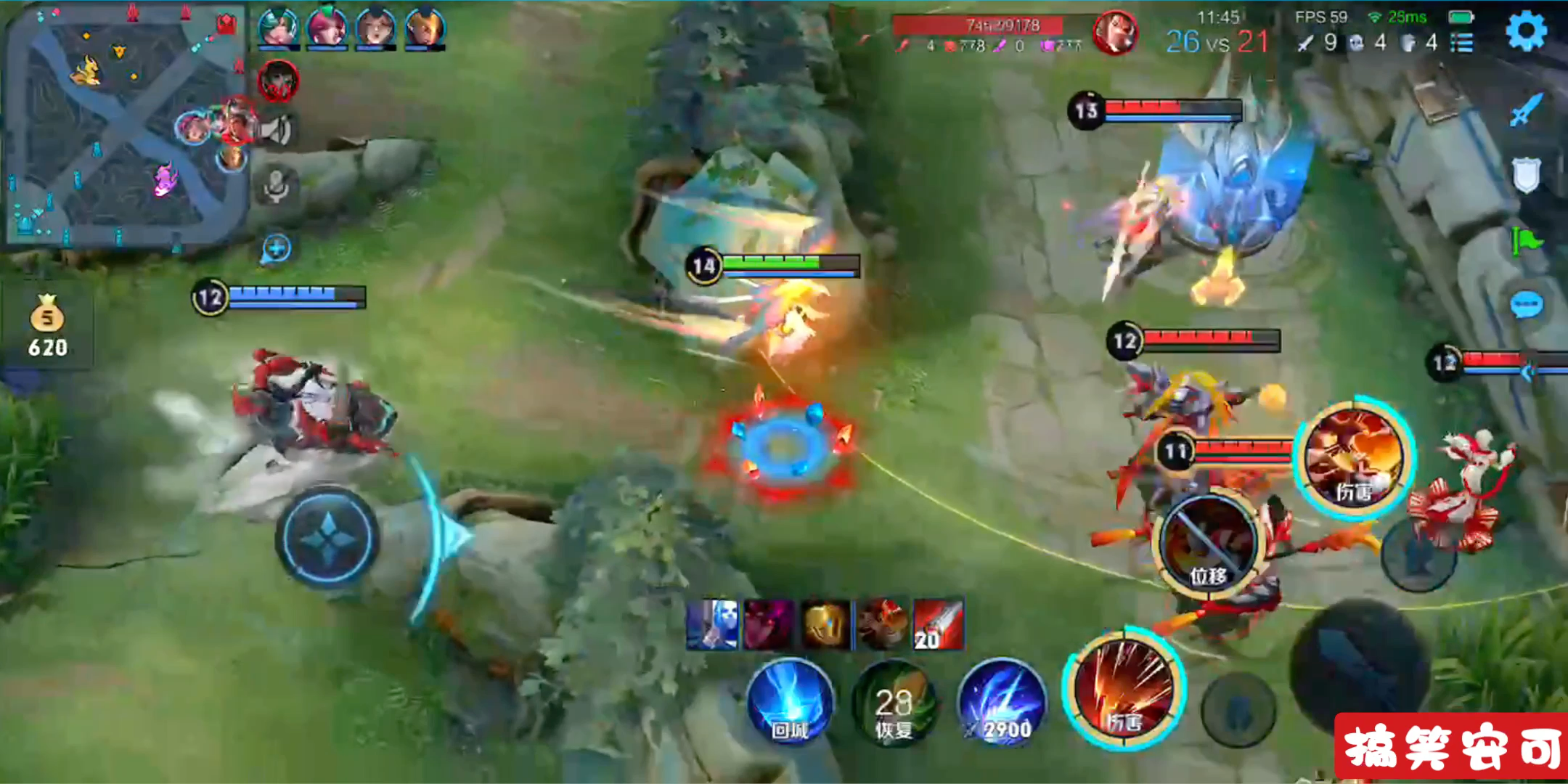This screenshot has height=784, width=1568.
Task: Cast the upper 伤害 ultimate skill
Action: tap(1355, 457)
